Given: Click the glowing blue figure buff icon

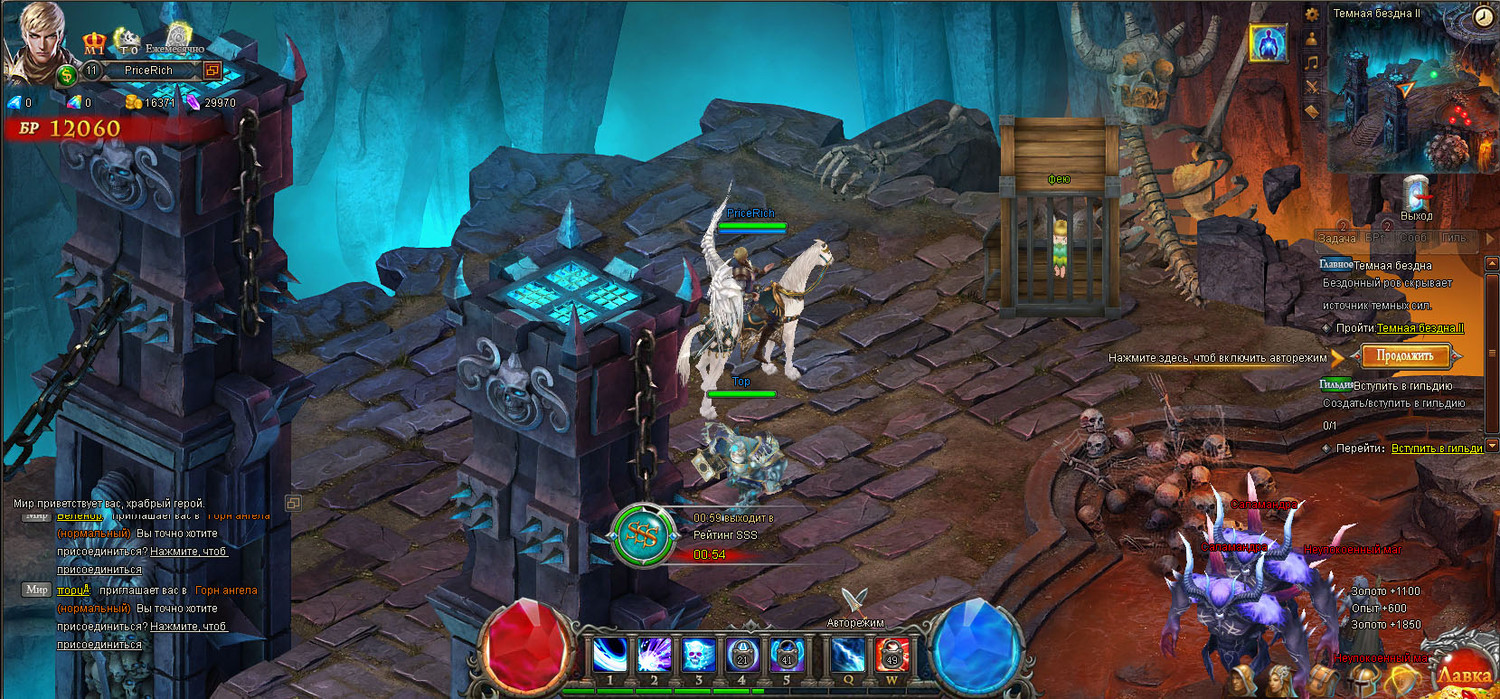Looking at the screenshot, I should coord(1268,43).
